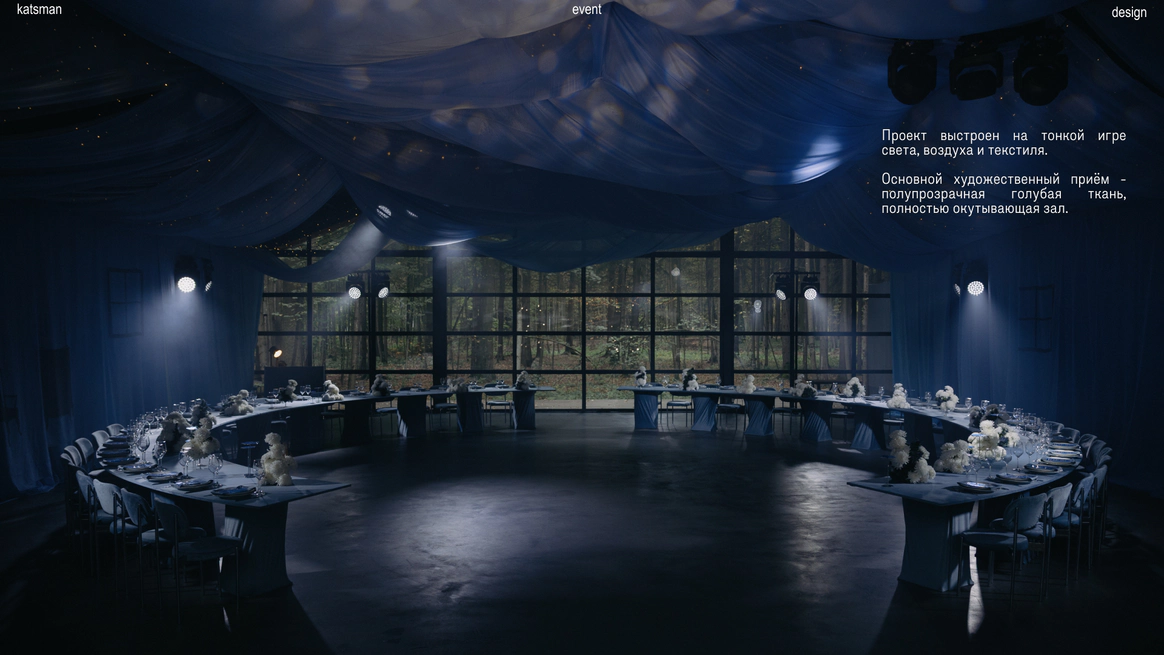Viewport: 1164px width, 655px height.
Task: Open the katsman home link
Action: pos(39,10)
